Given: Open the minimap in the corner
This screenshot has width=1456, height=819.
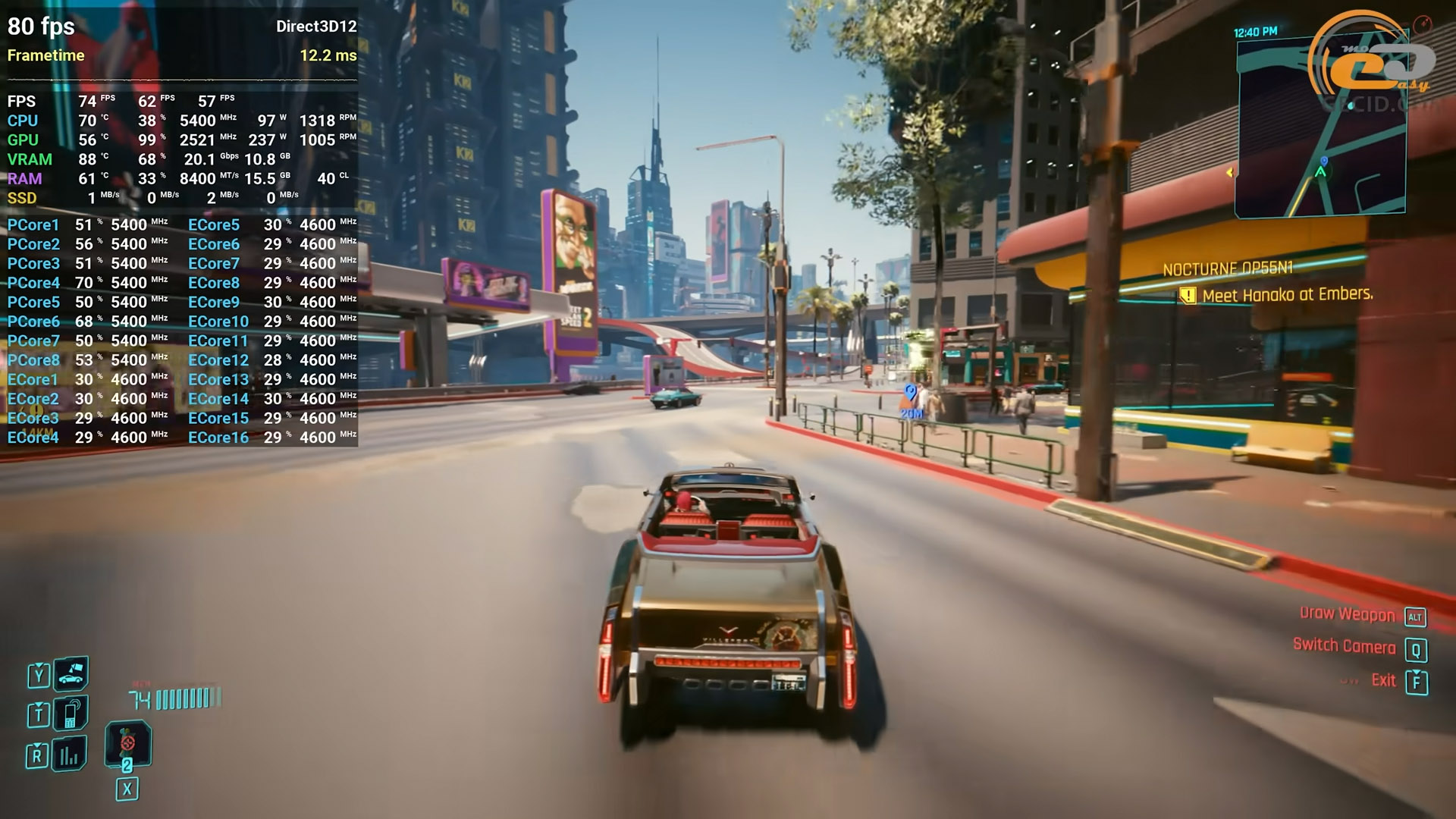Looking at the screenshot, I should pyautogui.click(x=1319, y=127).
